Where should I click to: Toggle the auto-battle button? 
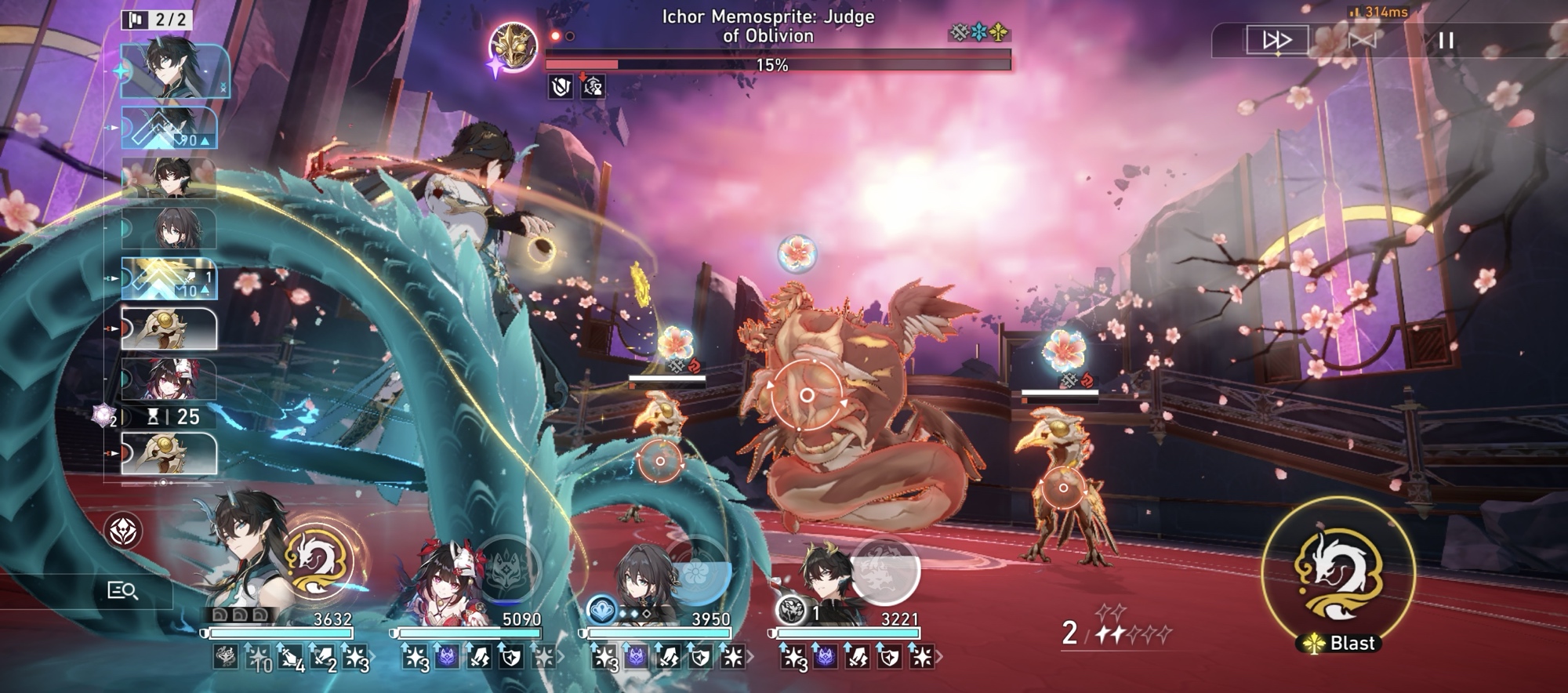pos(1362,40)
